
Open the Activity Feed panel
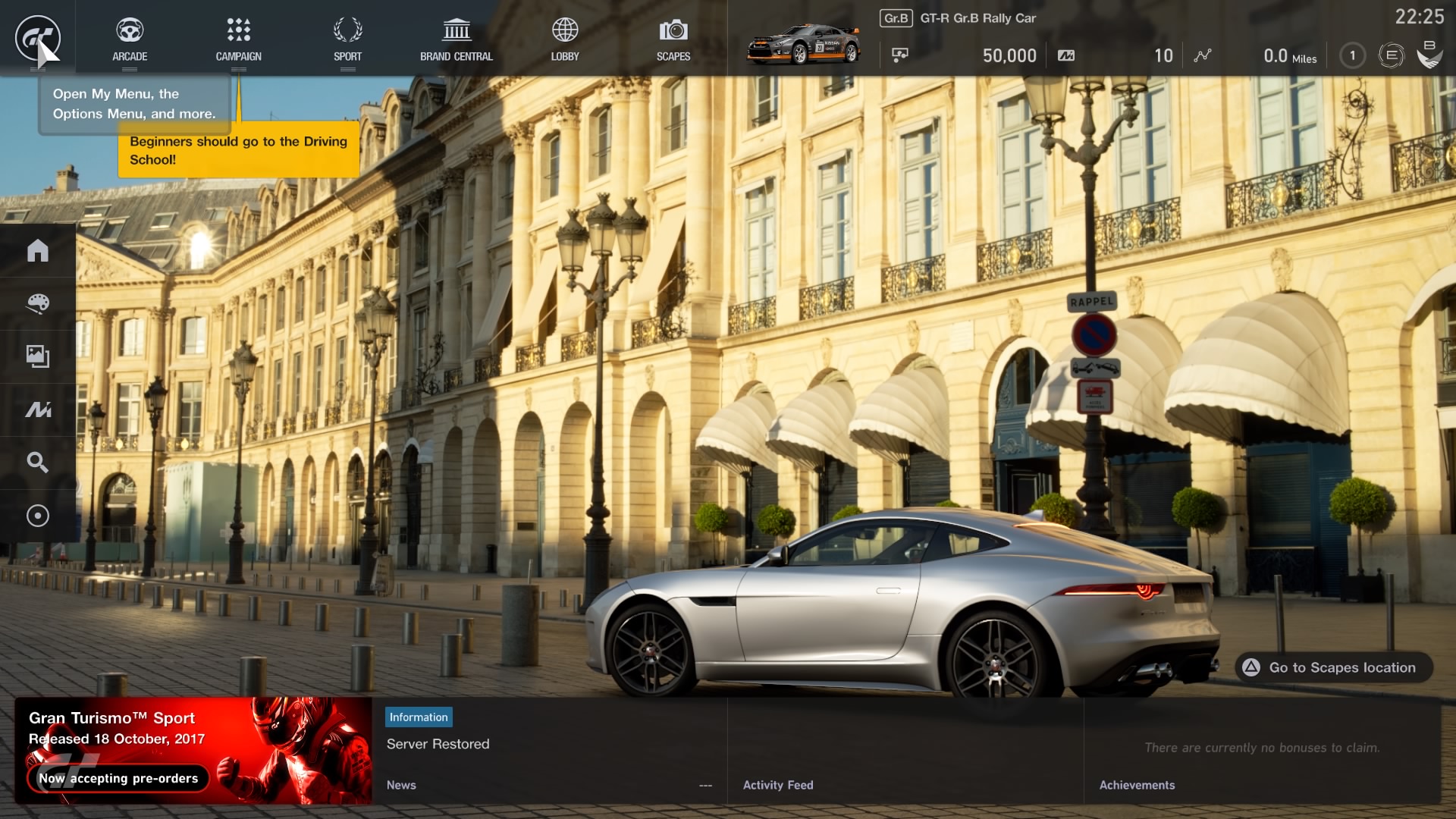[905, 751]
